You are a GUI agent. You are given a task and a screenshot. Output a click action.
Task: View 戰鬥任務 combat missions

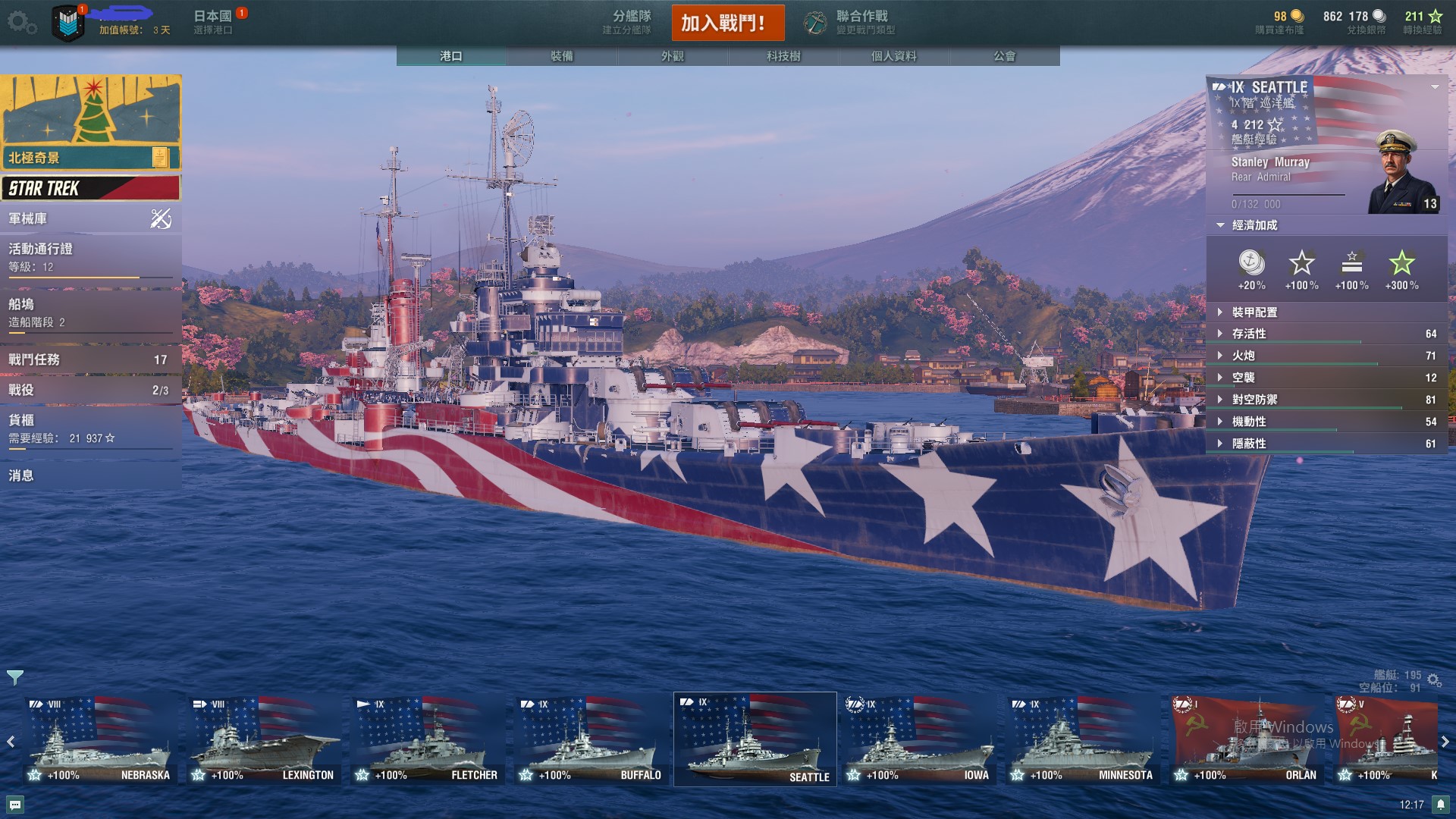(x=91, y=359)
